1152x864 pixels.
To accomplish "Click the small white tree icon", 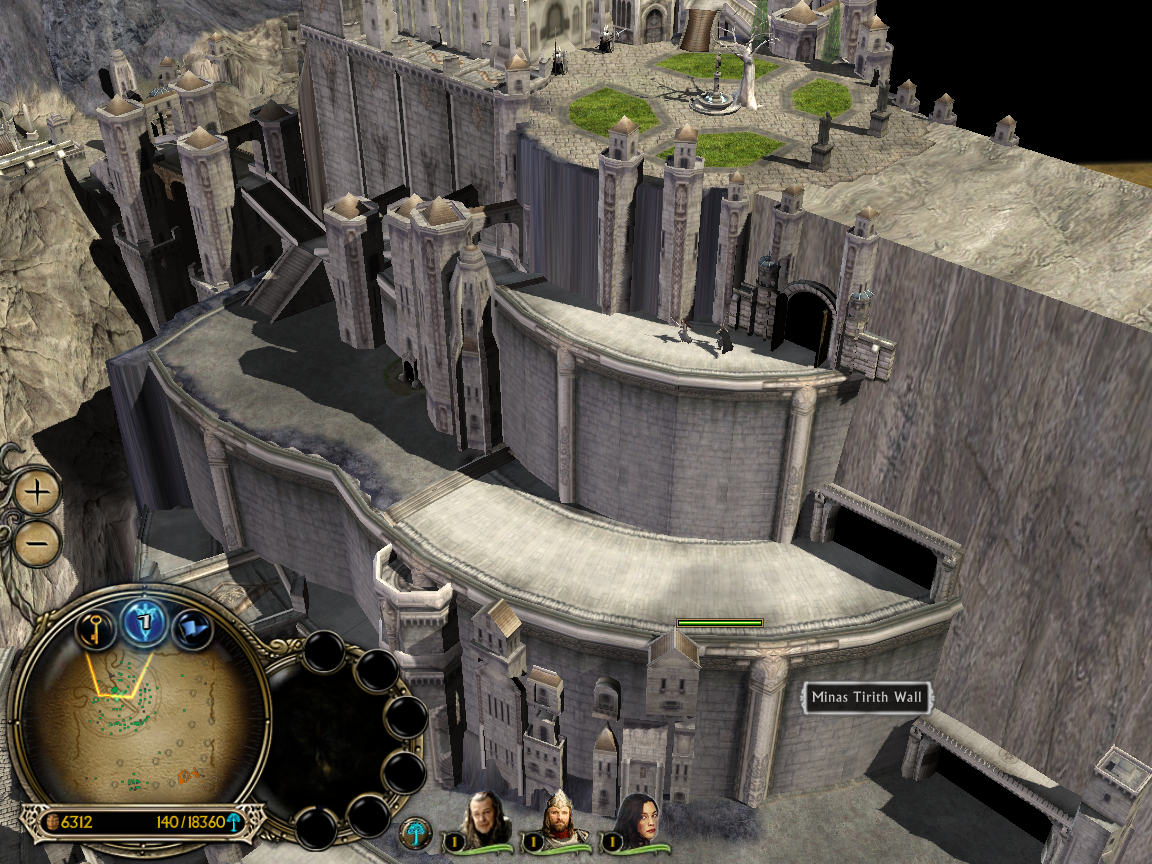I will click(415, 832).
